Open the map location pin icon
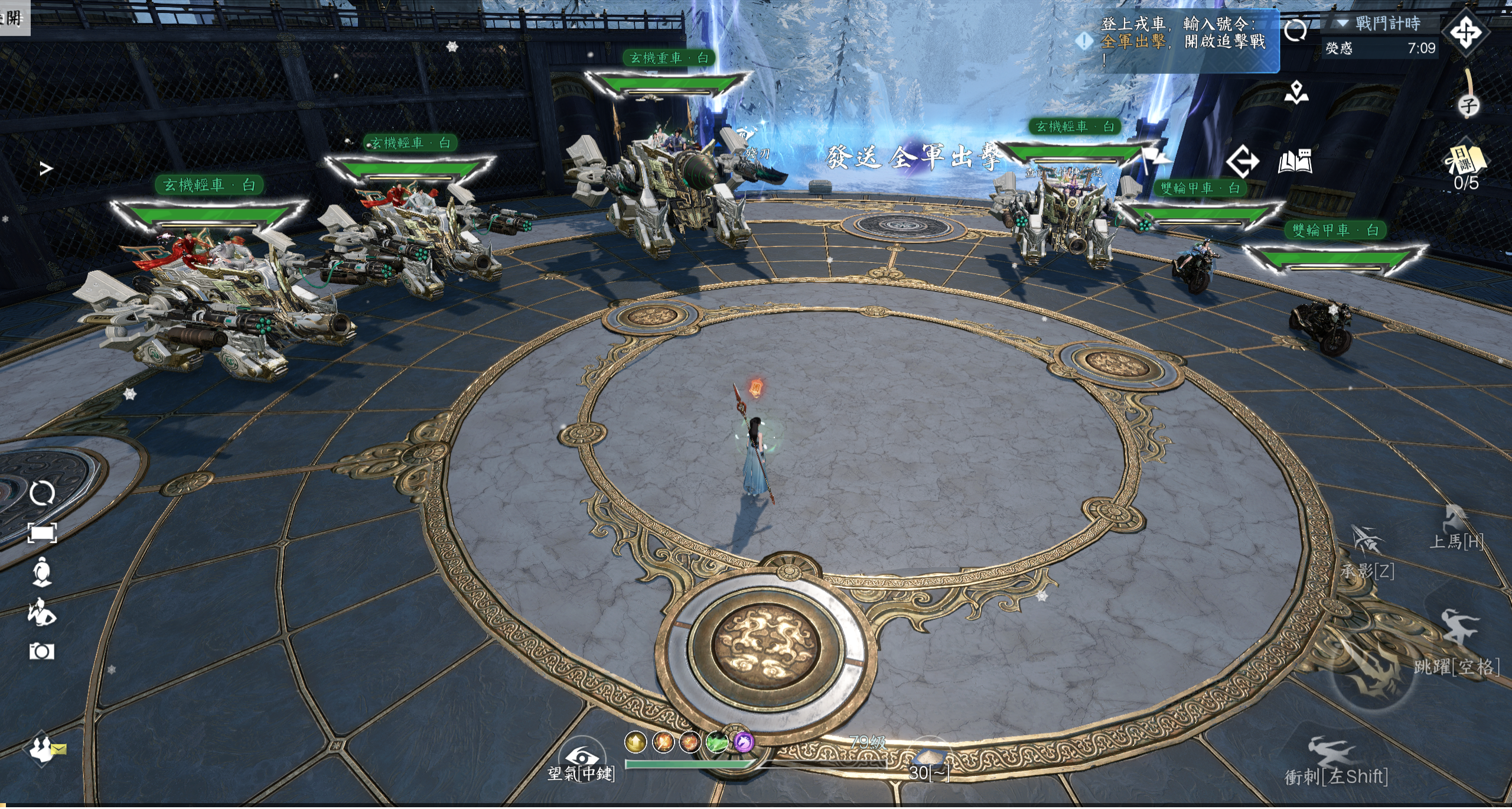Screen dimensions: 1512x809 1296,93
